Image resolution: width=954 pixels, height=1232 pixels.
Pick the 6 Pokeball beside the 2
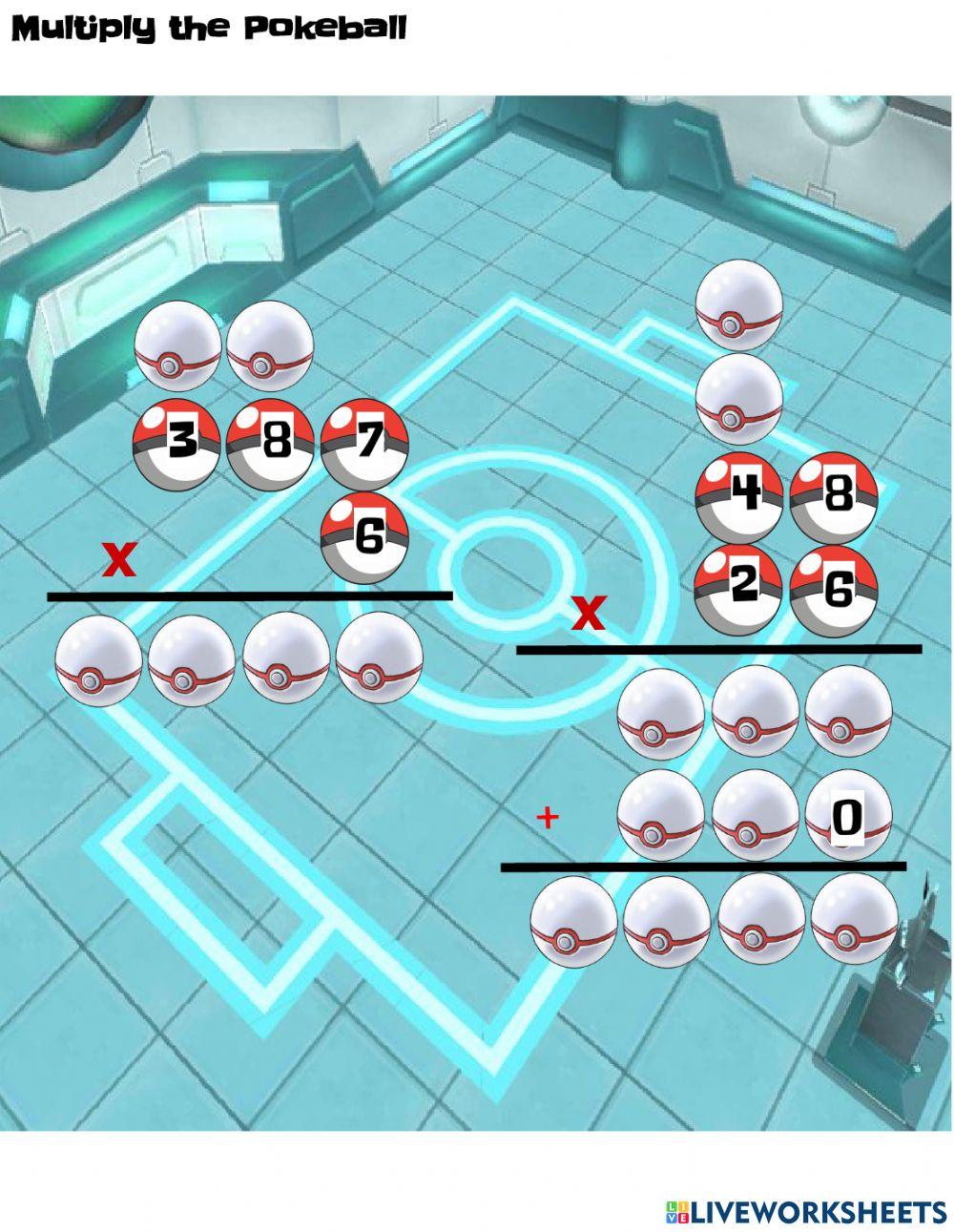pyautogui.click(x=833, y=591)
